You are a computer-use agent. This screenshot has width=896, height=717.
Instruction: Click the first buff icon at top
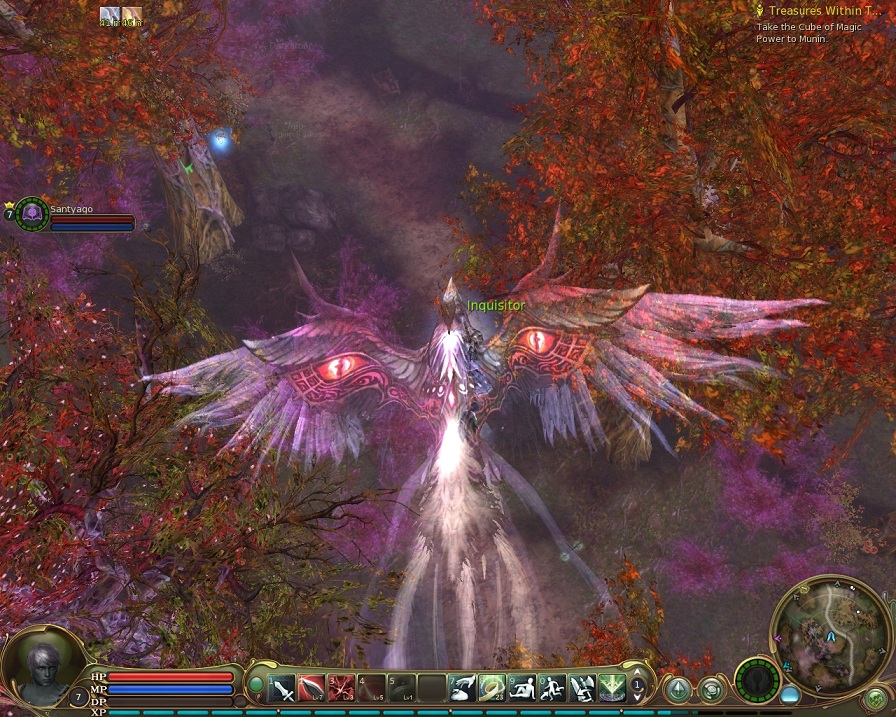(x=110, y=16)
